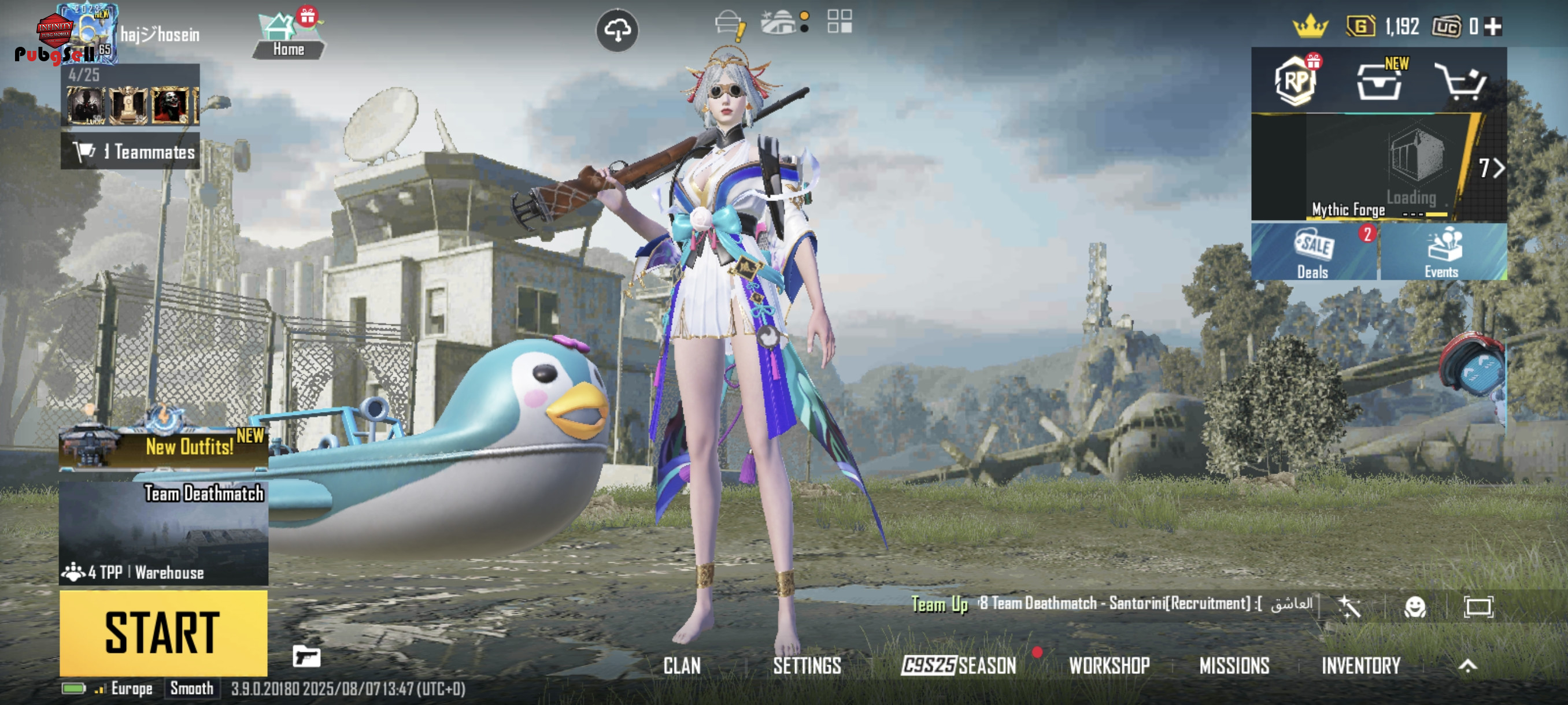This screenshot has height=705, width=1568.
Task: Open the Team Deathmatch mode selector
Action: point(163,532)
